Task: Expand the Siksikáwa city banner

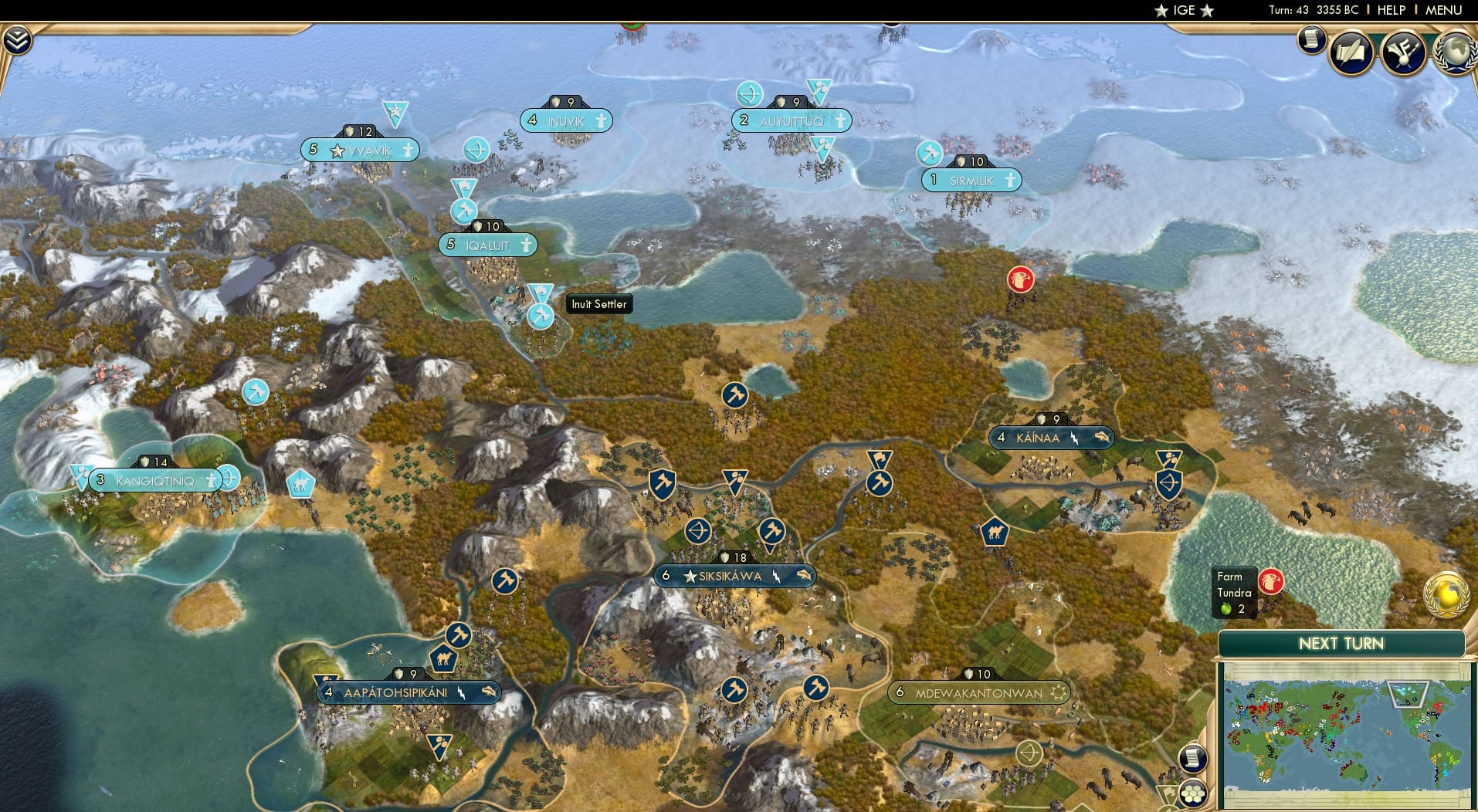Action: point(734,575)
